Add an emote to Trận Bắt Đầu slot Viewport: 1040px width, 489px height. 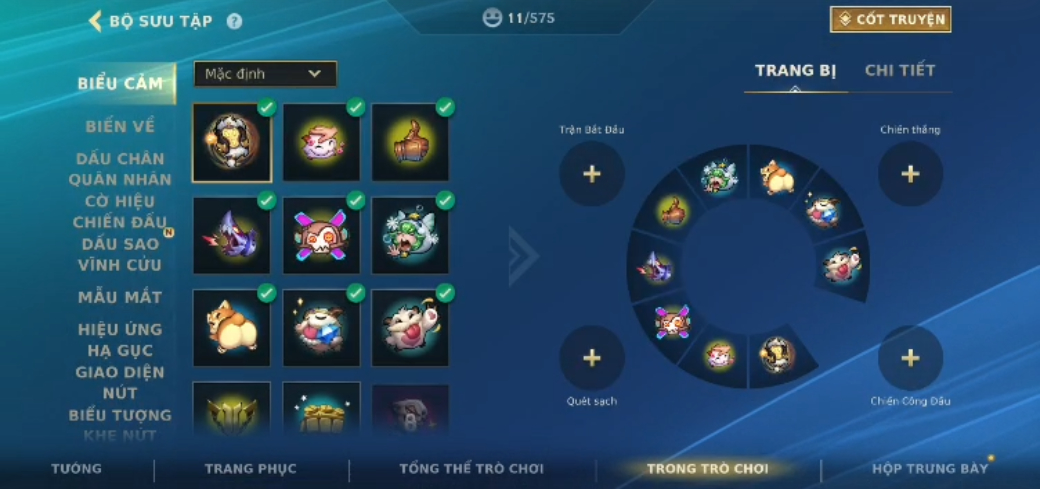pos(592,174)
